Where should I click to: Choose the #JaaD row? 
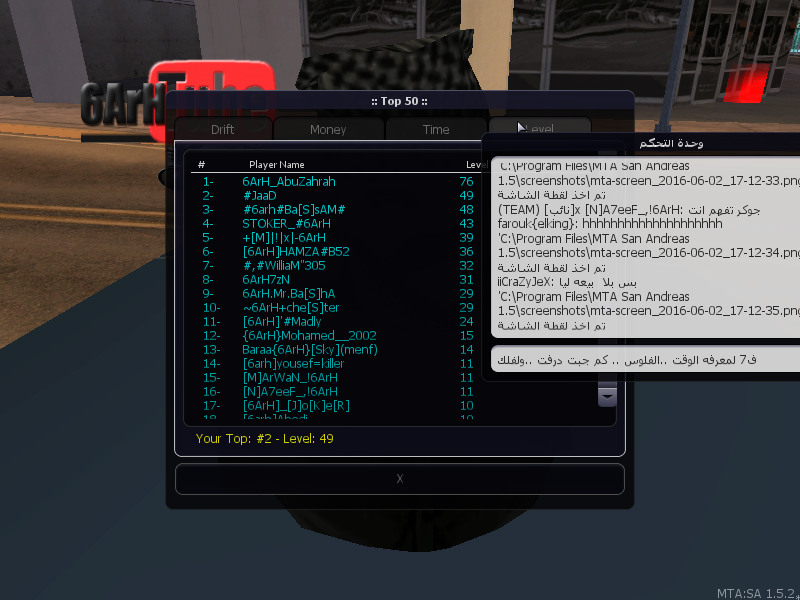[x=259, y=196]
